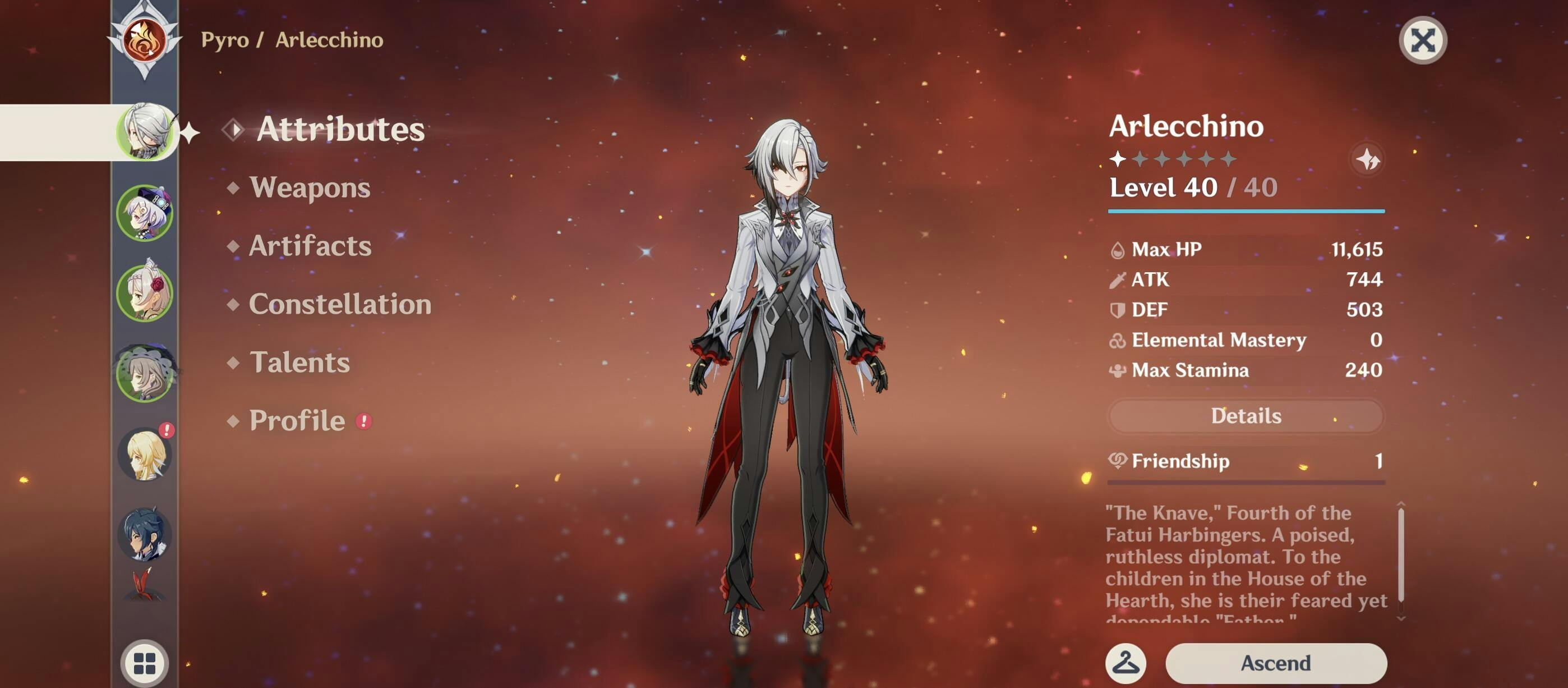Select the Constellation entry
The width and height of the screenshot is (1568, 688).
click(340, 304)
